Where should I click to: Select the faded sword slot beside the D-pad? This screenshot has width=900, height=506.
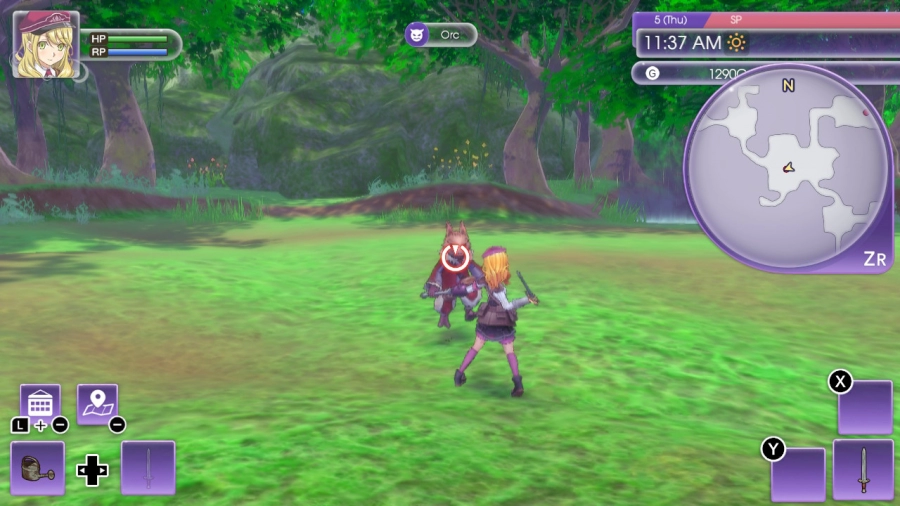coord(148,468)
